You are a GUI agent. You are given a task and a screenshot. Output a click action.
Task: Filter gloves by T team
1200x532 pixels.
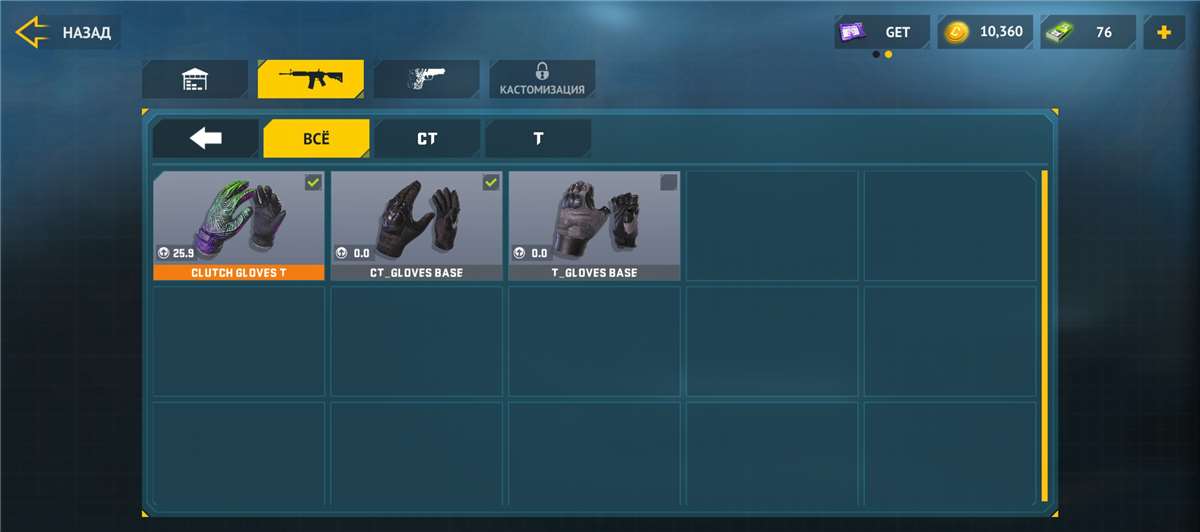[x=538, y=139]
